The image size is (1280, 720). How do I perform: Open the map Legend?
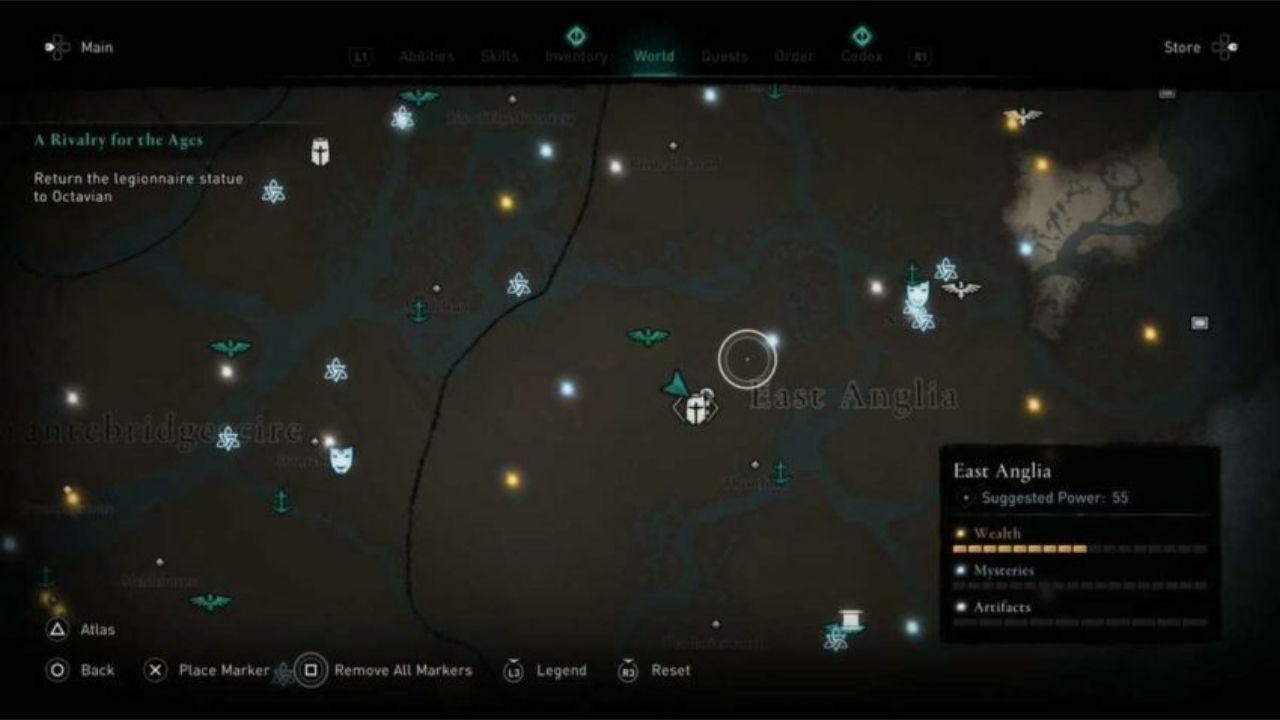point(560,670)
